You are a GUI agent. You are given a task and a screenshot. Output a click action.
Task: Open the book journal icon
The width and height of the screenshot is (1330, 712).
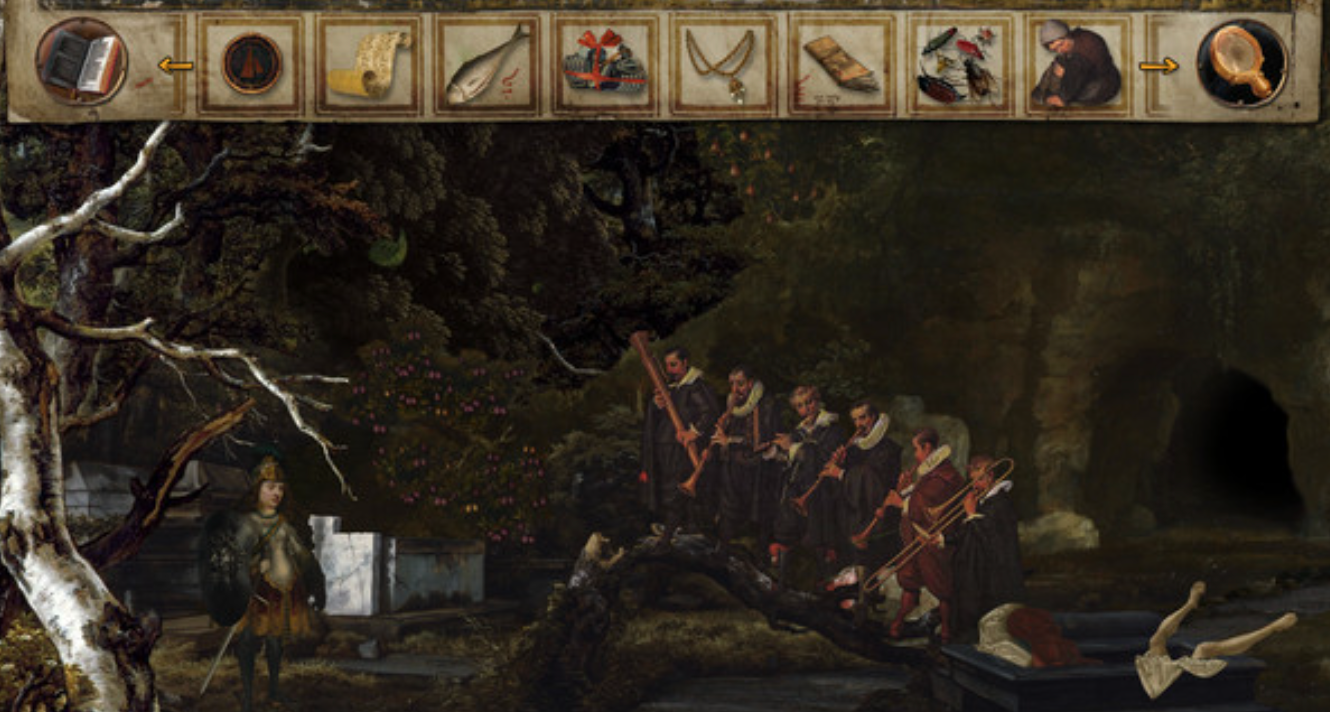coord(81,62)
